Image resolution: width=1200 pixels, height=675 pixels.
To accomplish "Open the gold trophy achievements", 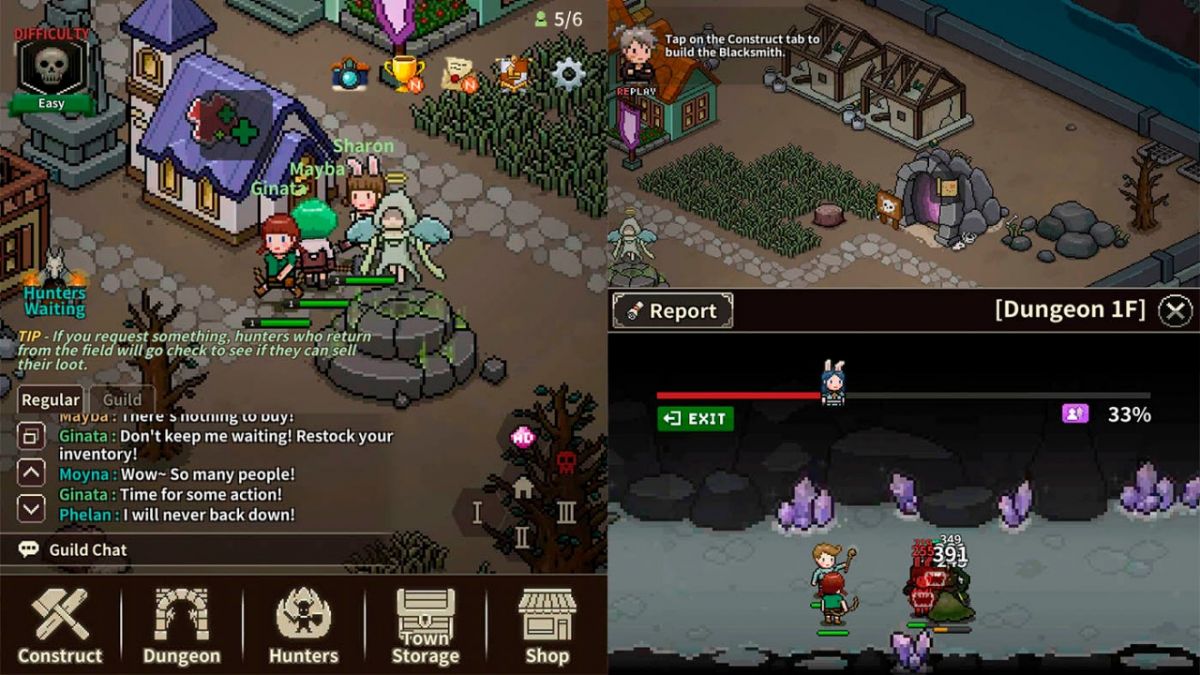I will 404,73.
